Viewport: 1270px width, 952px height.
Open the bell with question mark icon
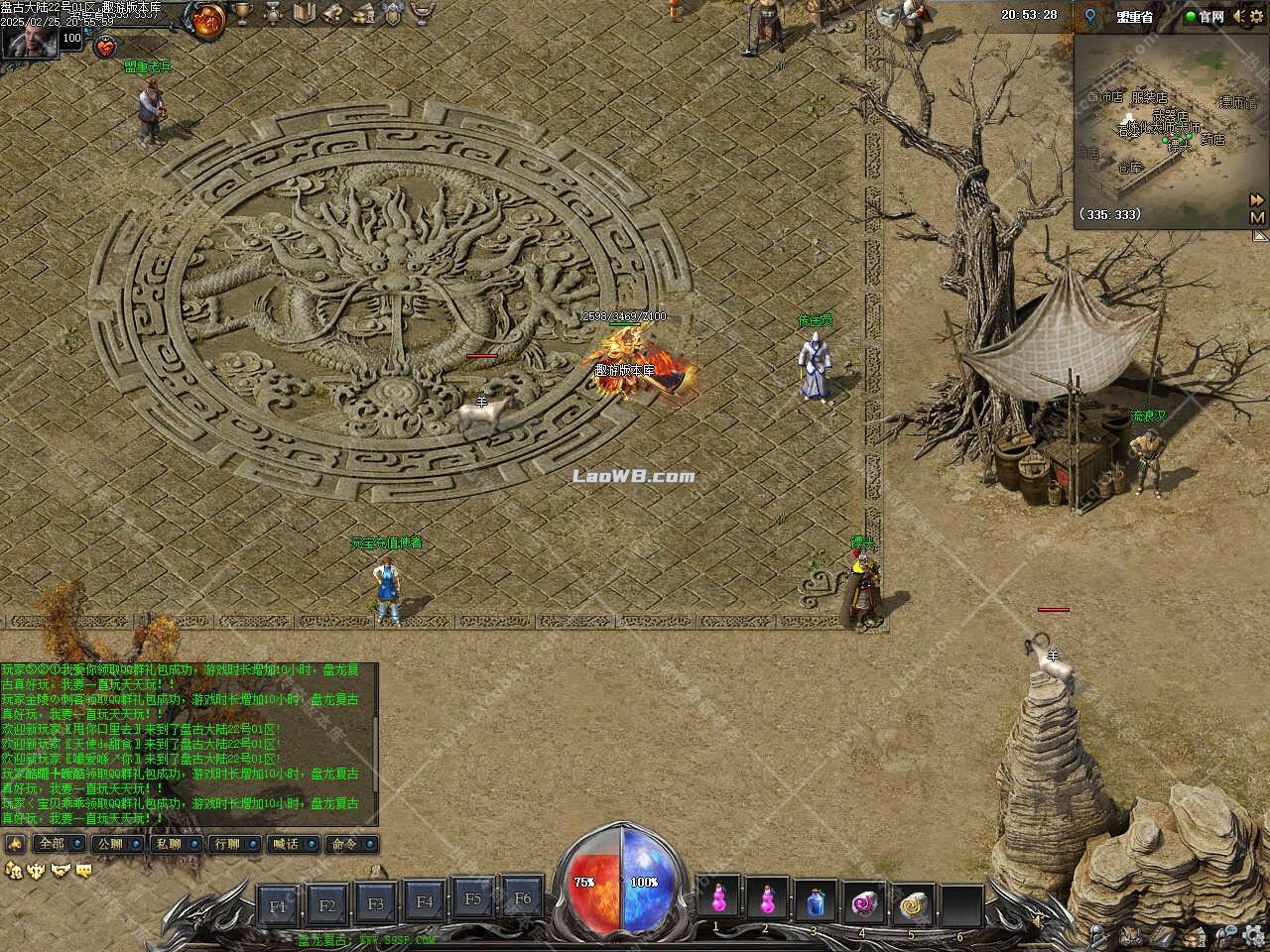333,14
